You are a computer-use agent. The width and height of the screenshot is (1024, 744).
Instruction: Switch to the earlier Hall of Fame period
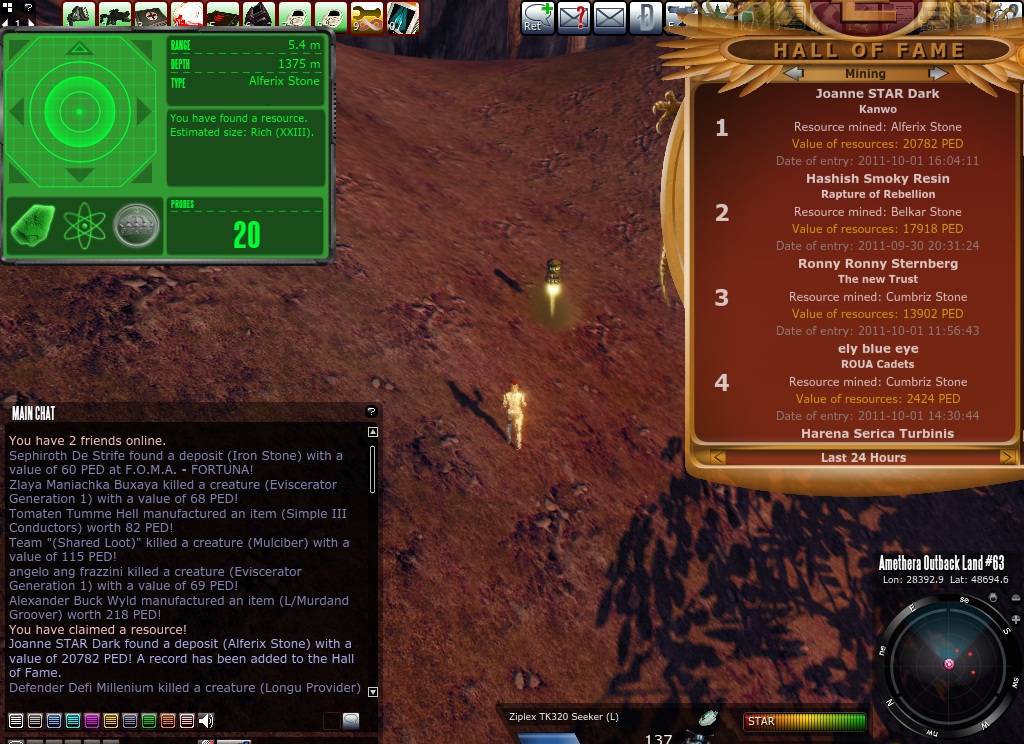tap(717, 457)
